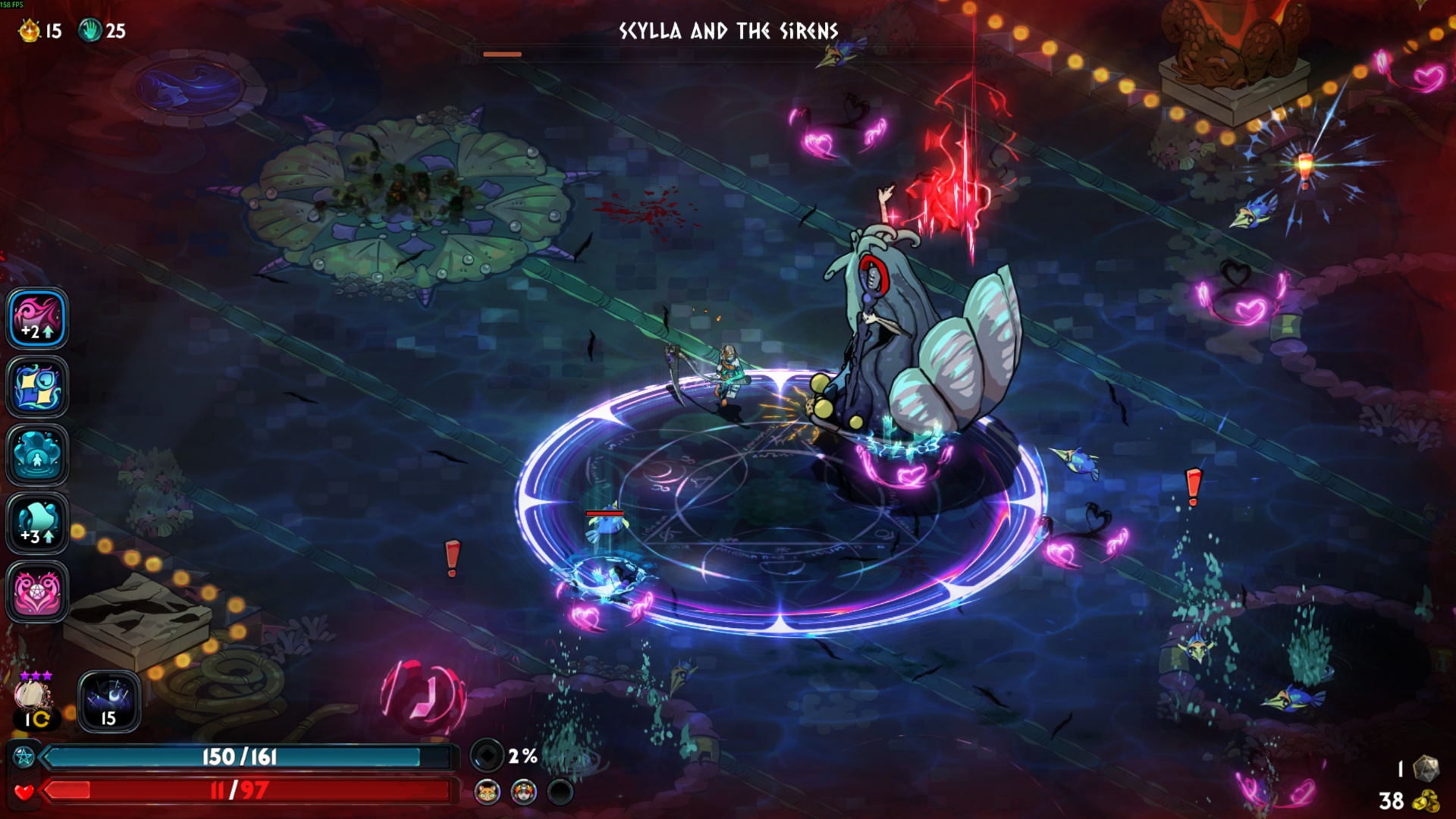Select the teal figure-in-water boon icon
This screenshot has height=819, width=1456.
pos(37,455)
